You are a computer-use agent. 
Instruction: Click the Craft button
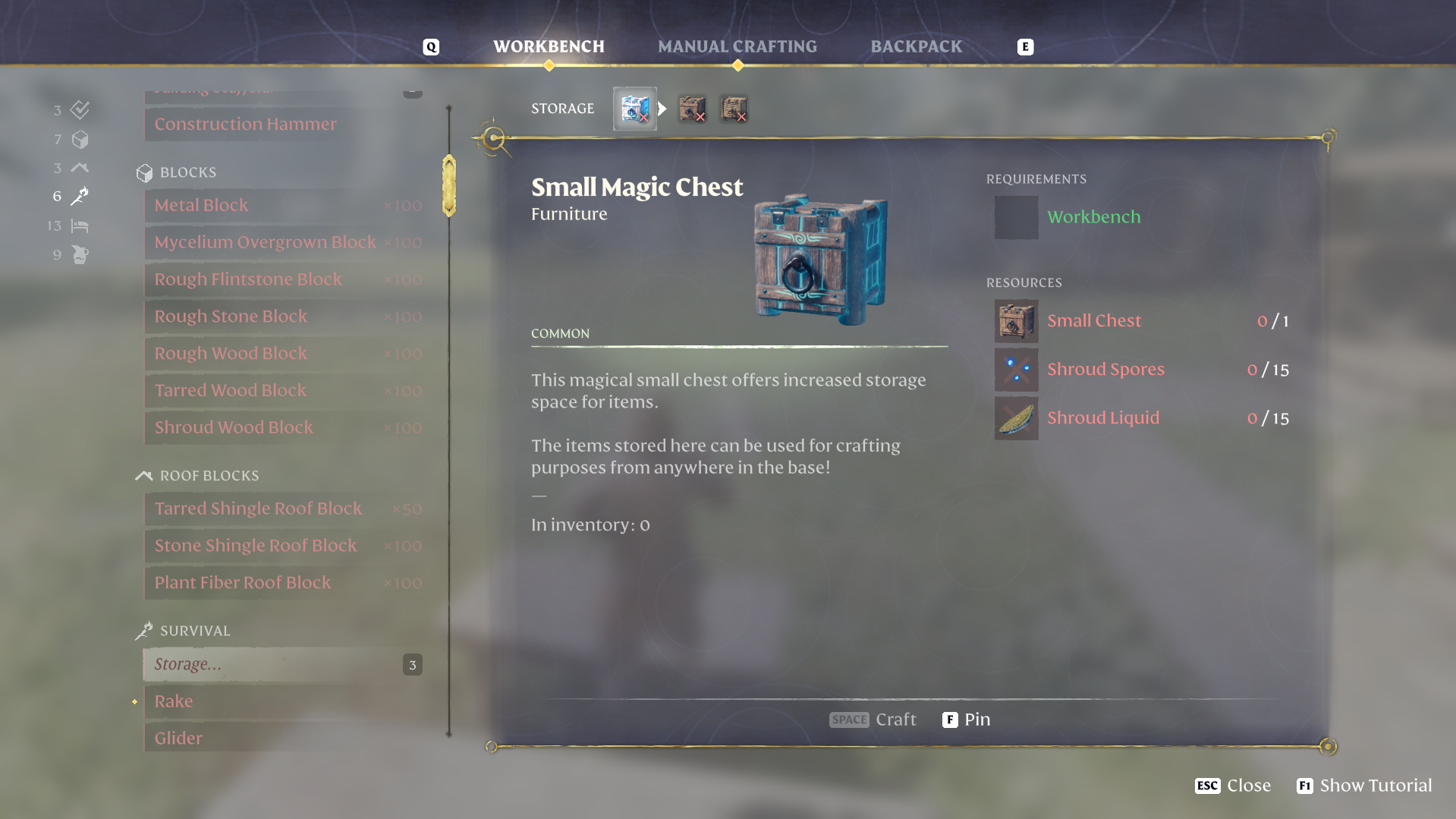pyautogui.click(x=873, y=720)
